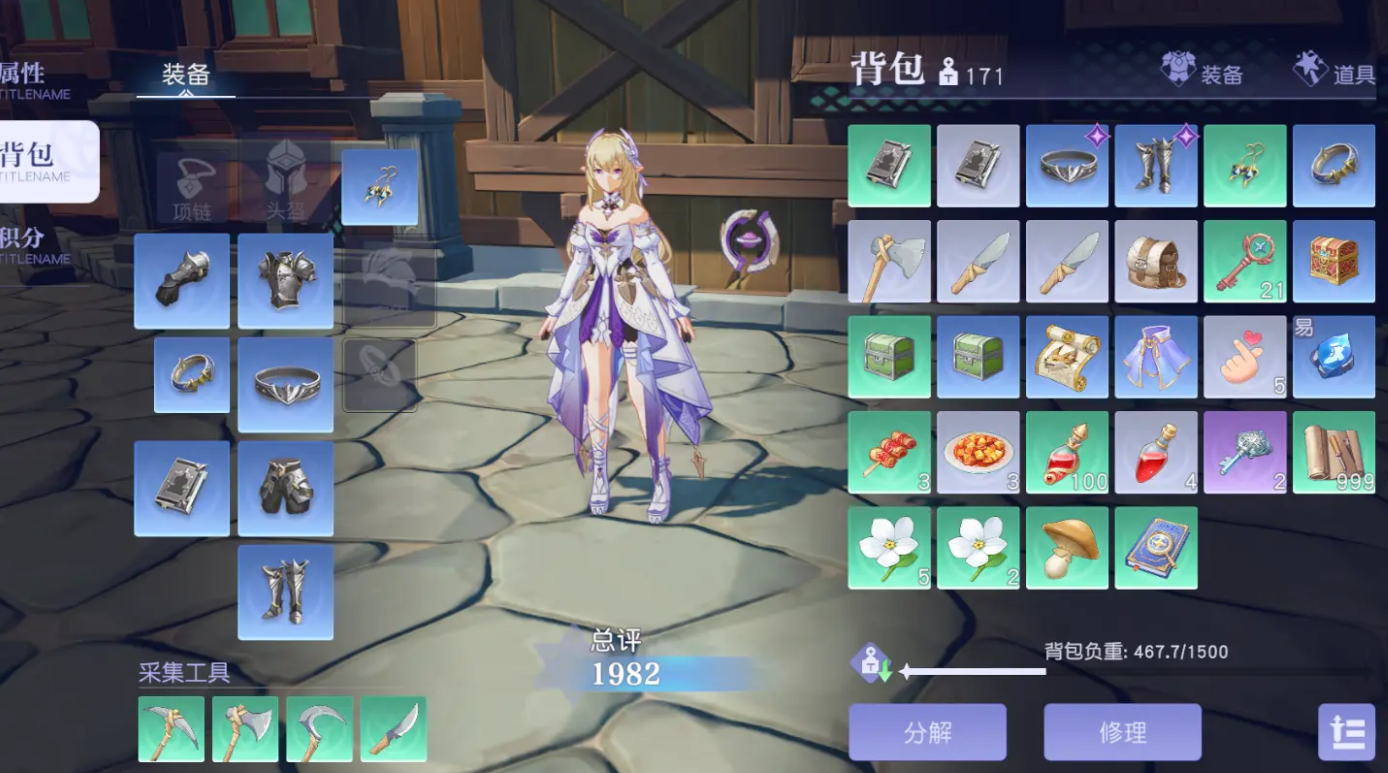The height and width of the screenshot is (773, 1388).
Task: Switch to the 道具 items filter
Action: pyautogui.click(x=1334, y=71)
